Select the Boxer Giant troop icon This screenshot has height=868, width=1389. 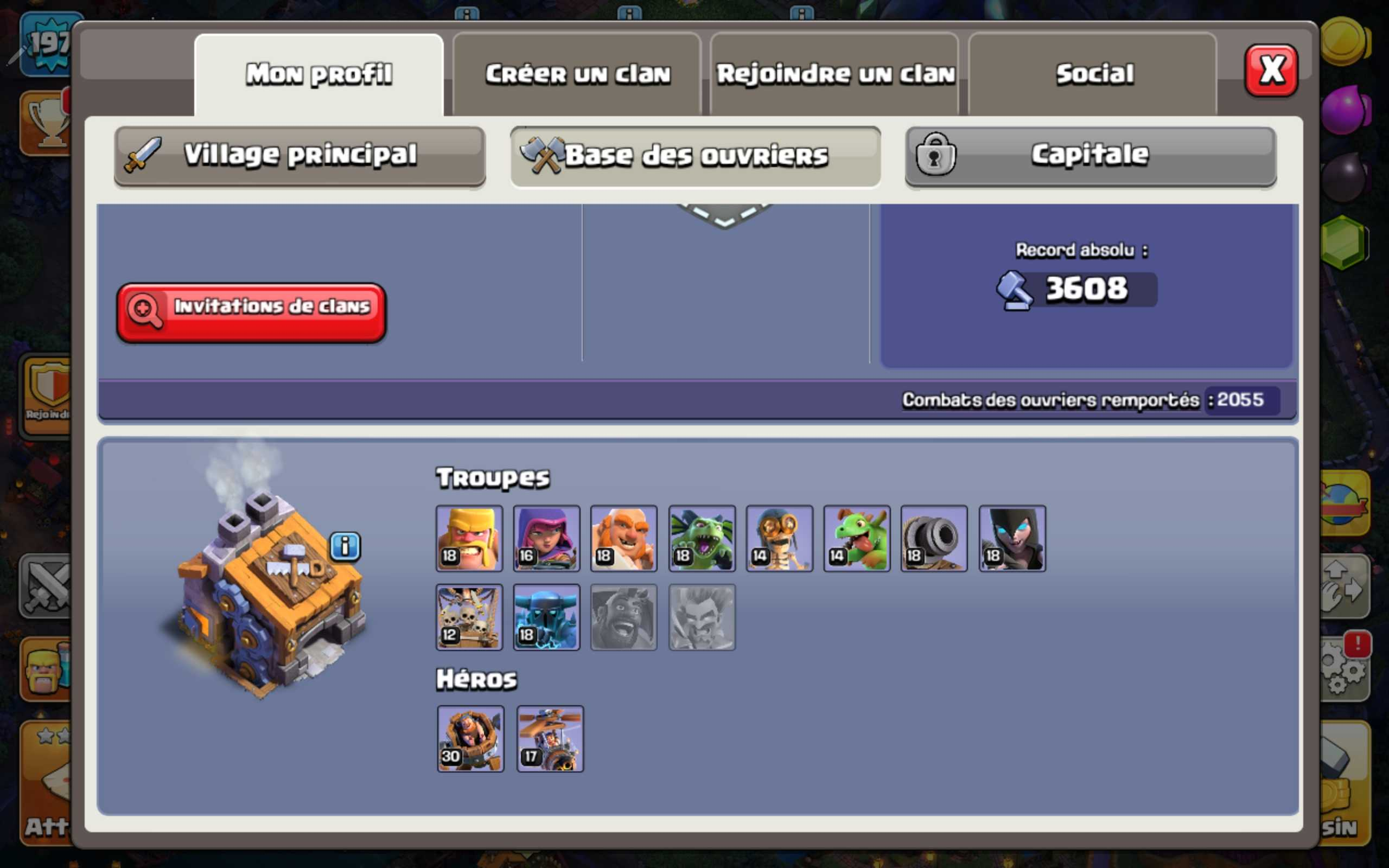pyautogui.click(x=625, y=539)
